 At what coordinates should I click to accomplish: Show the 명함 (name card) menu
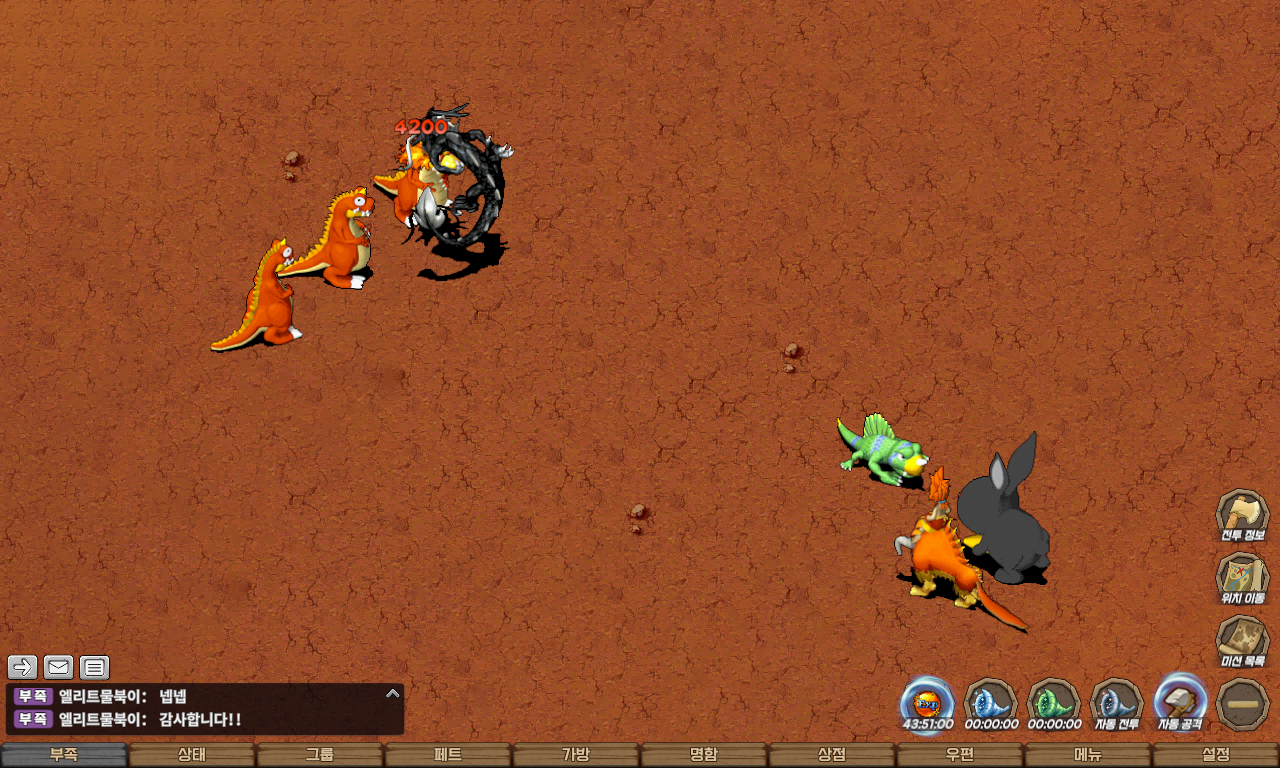click(x=703, y=755)
